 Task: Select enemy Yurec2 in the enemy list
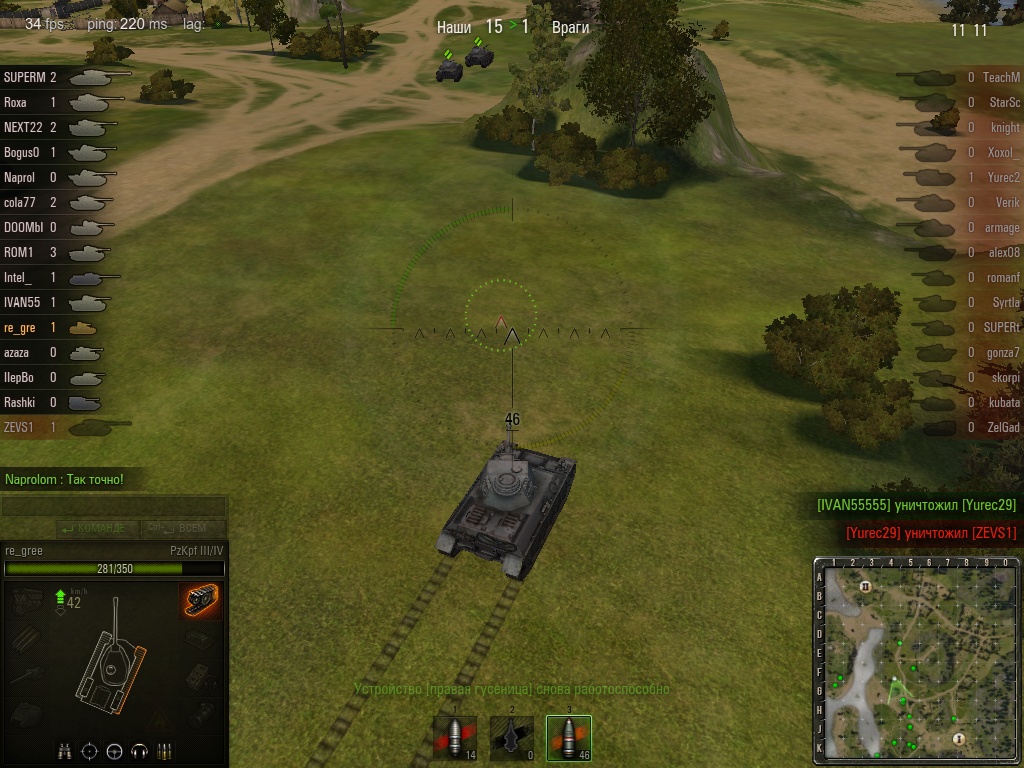(960, 177)
